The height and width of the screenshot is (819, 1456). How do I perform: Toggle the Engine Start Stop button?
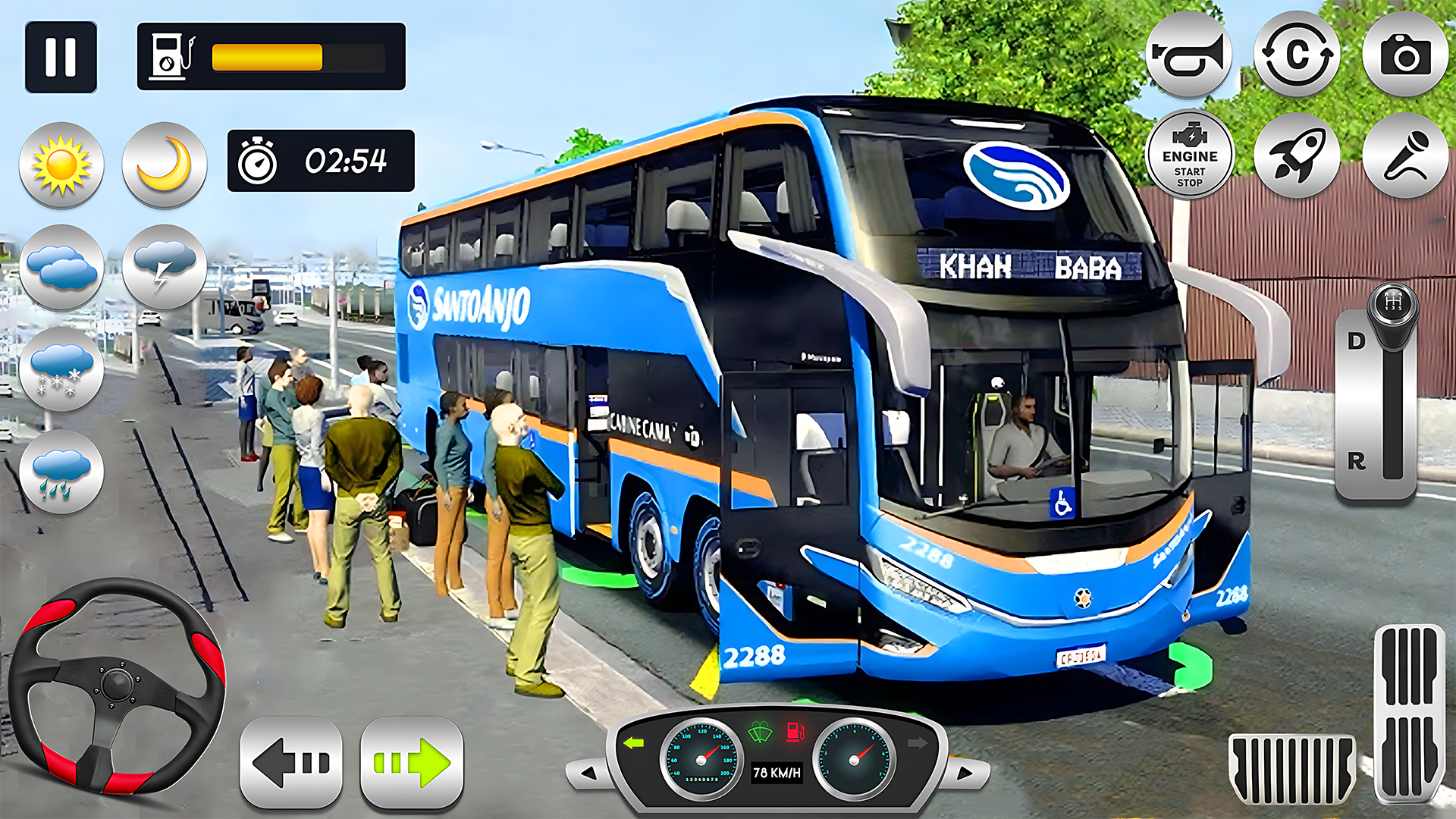point(1189,155)
